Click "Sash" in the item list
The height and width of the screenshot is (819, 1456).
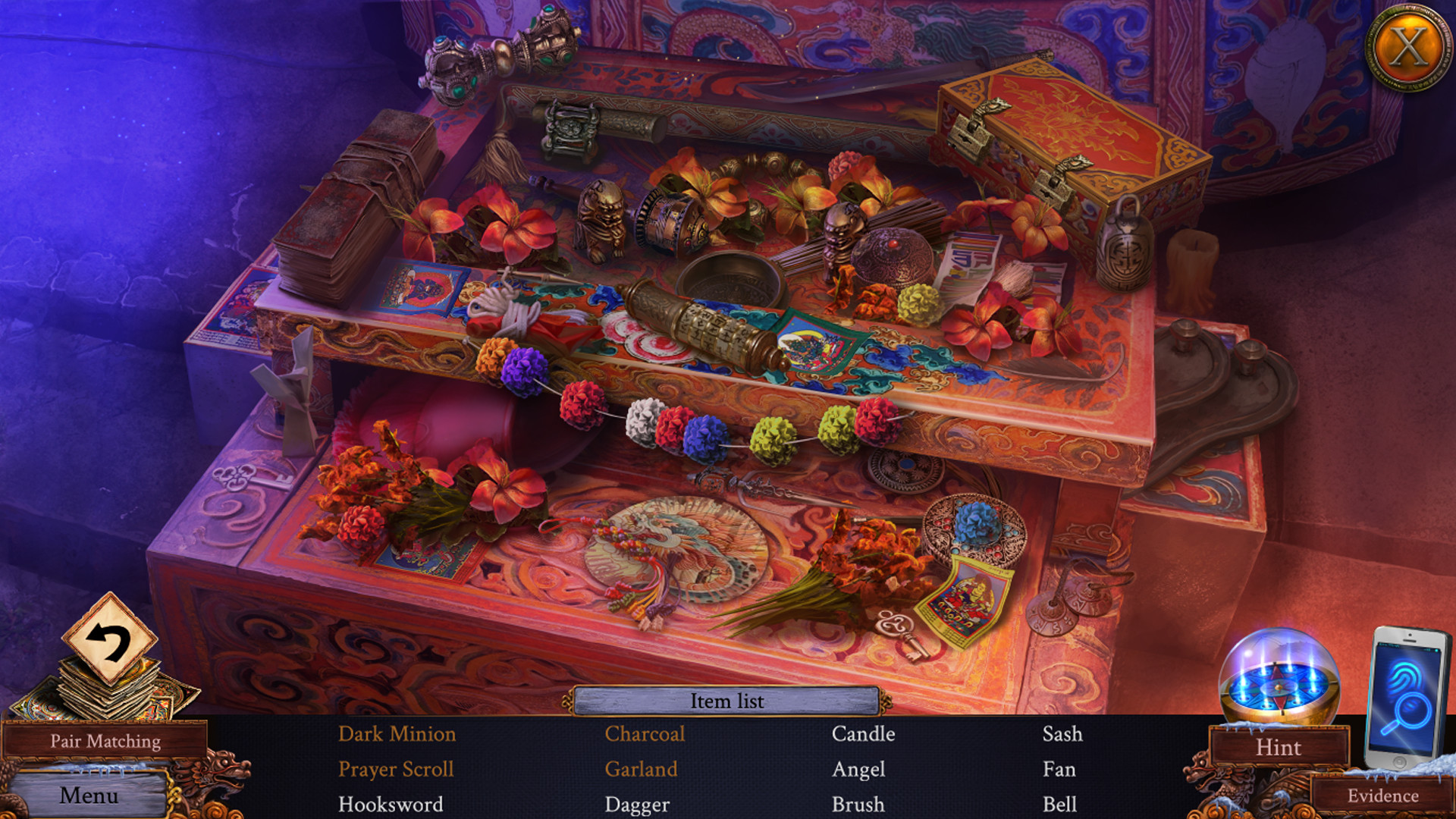click(x=1062, y=734)
